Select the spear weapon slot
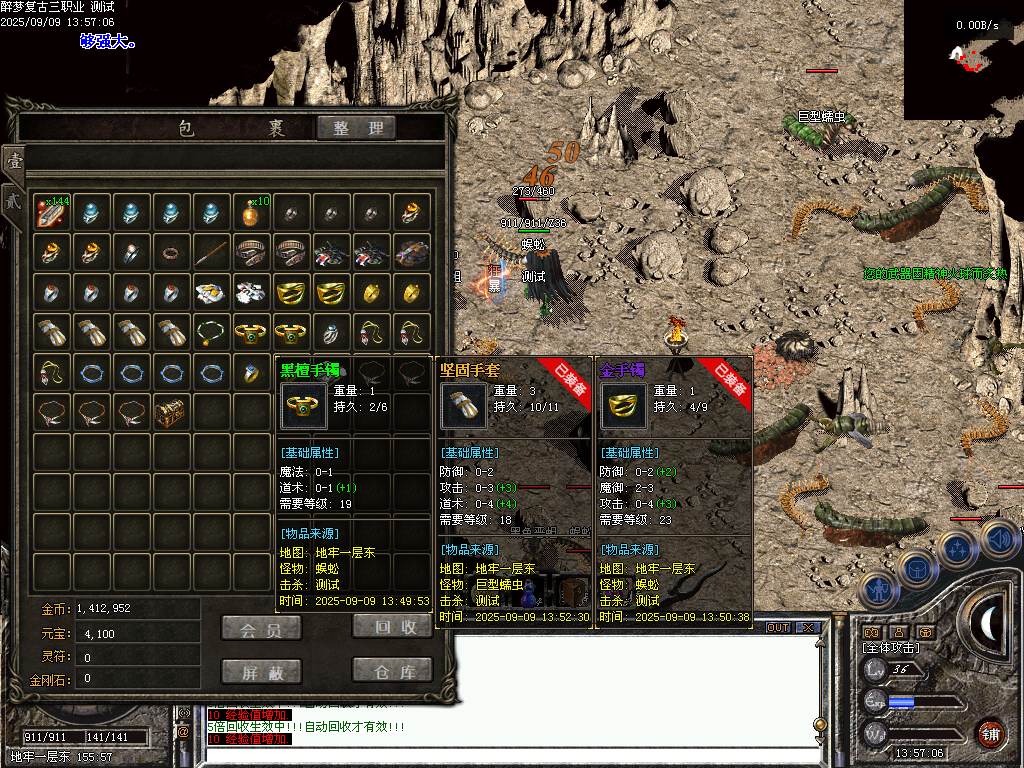The width and height of the screenshot is (1024, 768). click(212, 251)
